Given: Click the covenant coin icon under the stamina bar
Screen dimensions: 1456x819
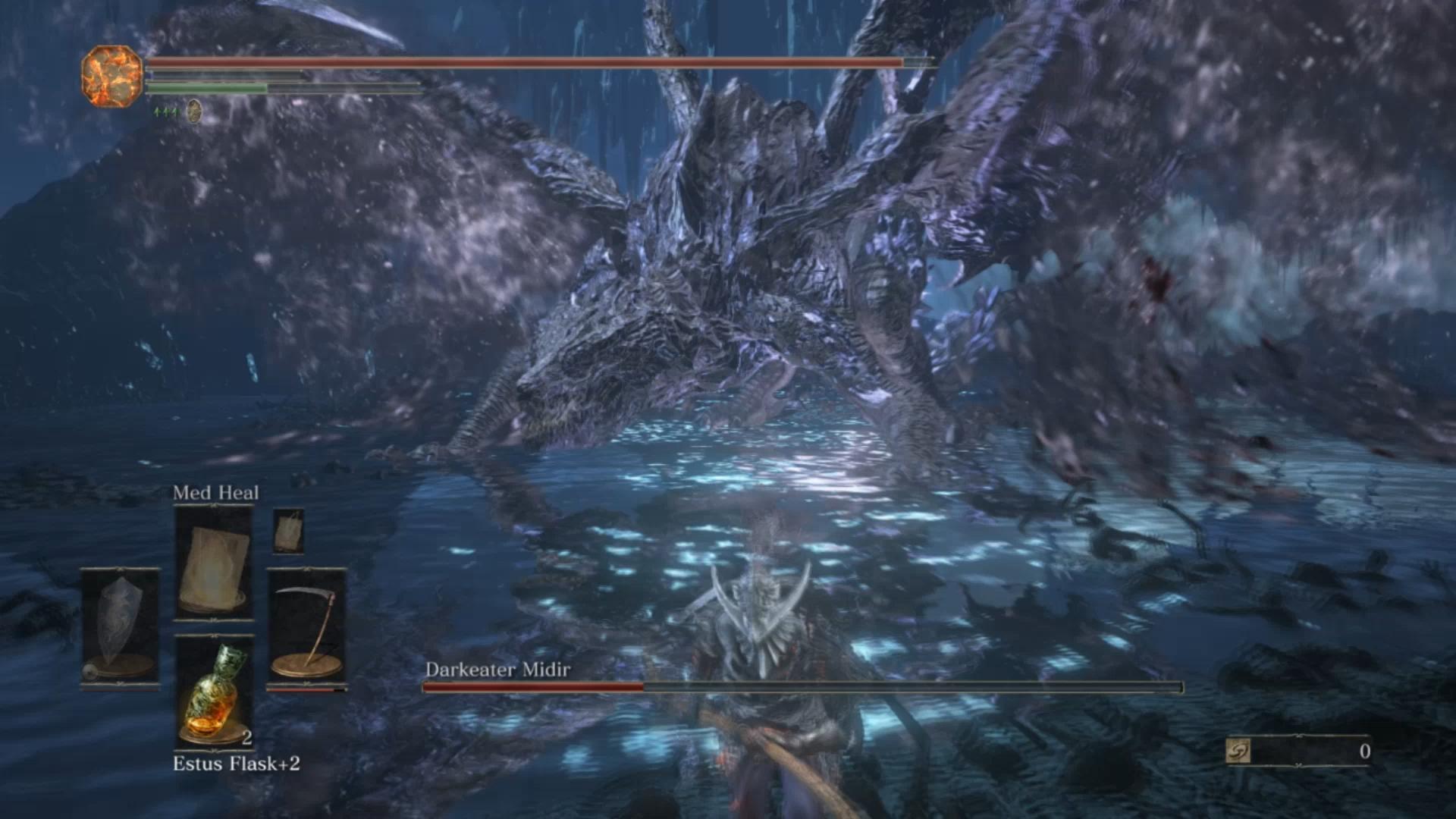Looking at the screenshot, I should pos(194,111).
